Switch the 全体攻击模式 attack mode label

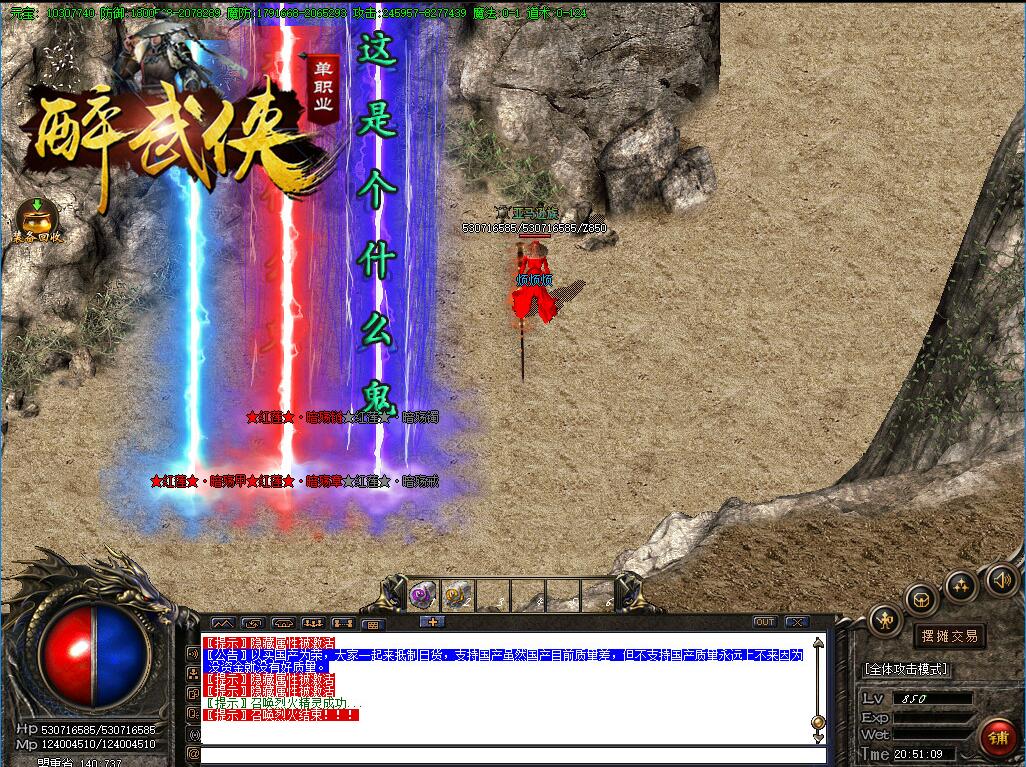click(907, 669)
